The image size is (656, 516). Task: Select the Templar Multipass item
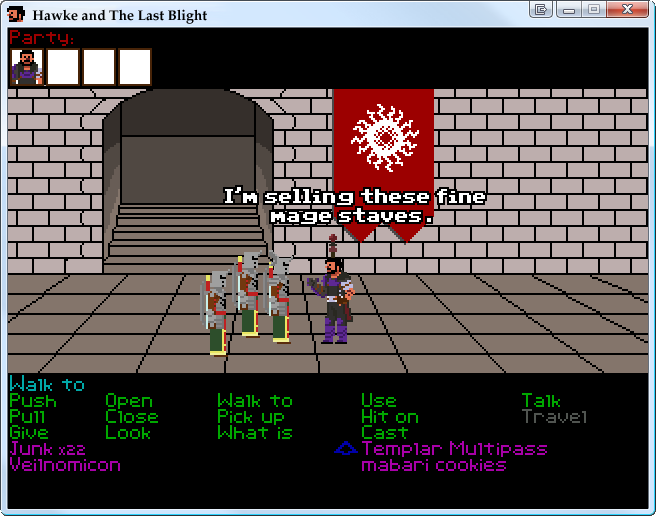454,449
